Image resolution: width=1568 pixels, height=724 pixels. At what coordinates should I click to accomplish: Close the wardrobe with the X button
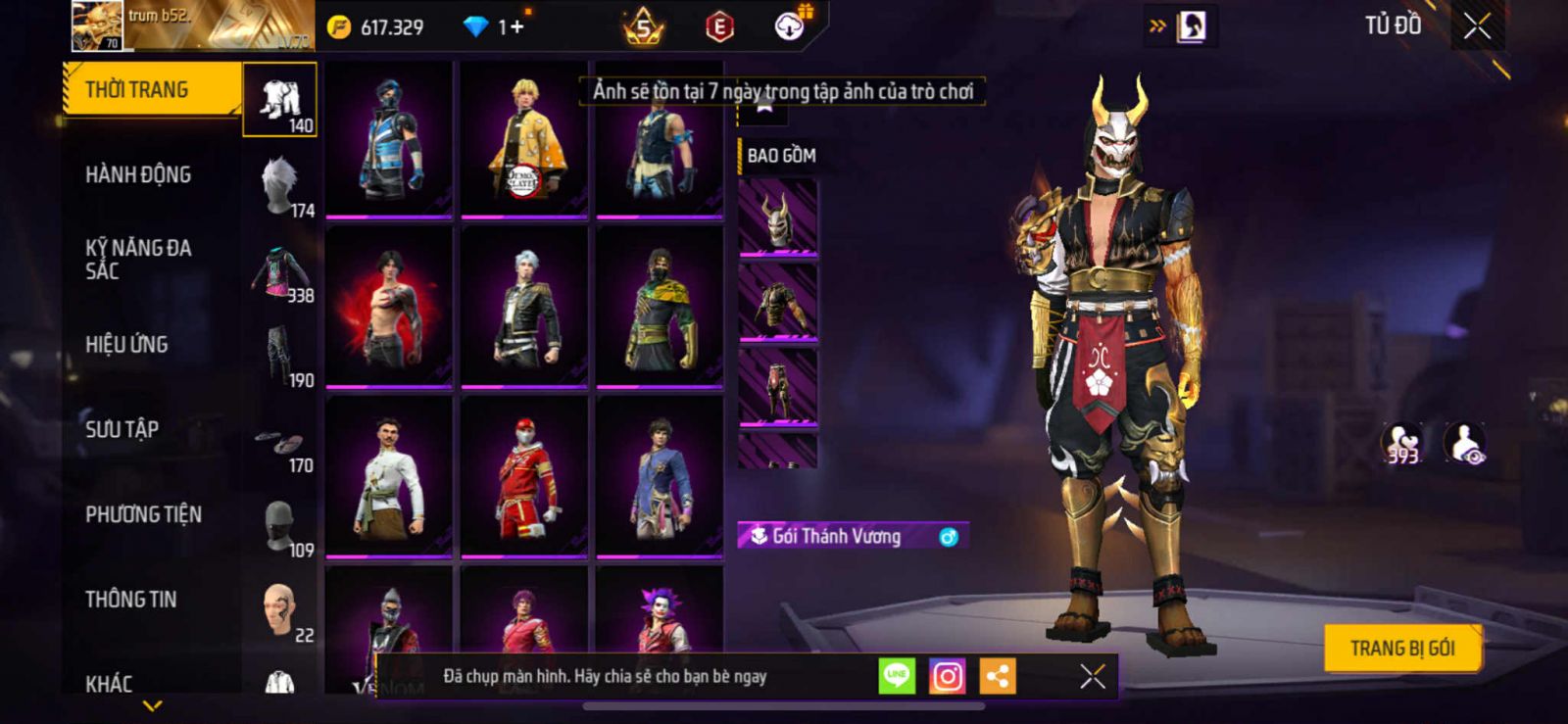point(1477,26)
